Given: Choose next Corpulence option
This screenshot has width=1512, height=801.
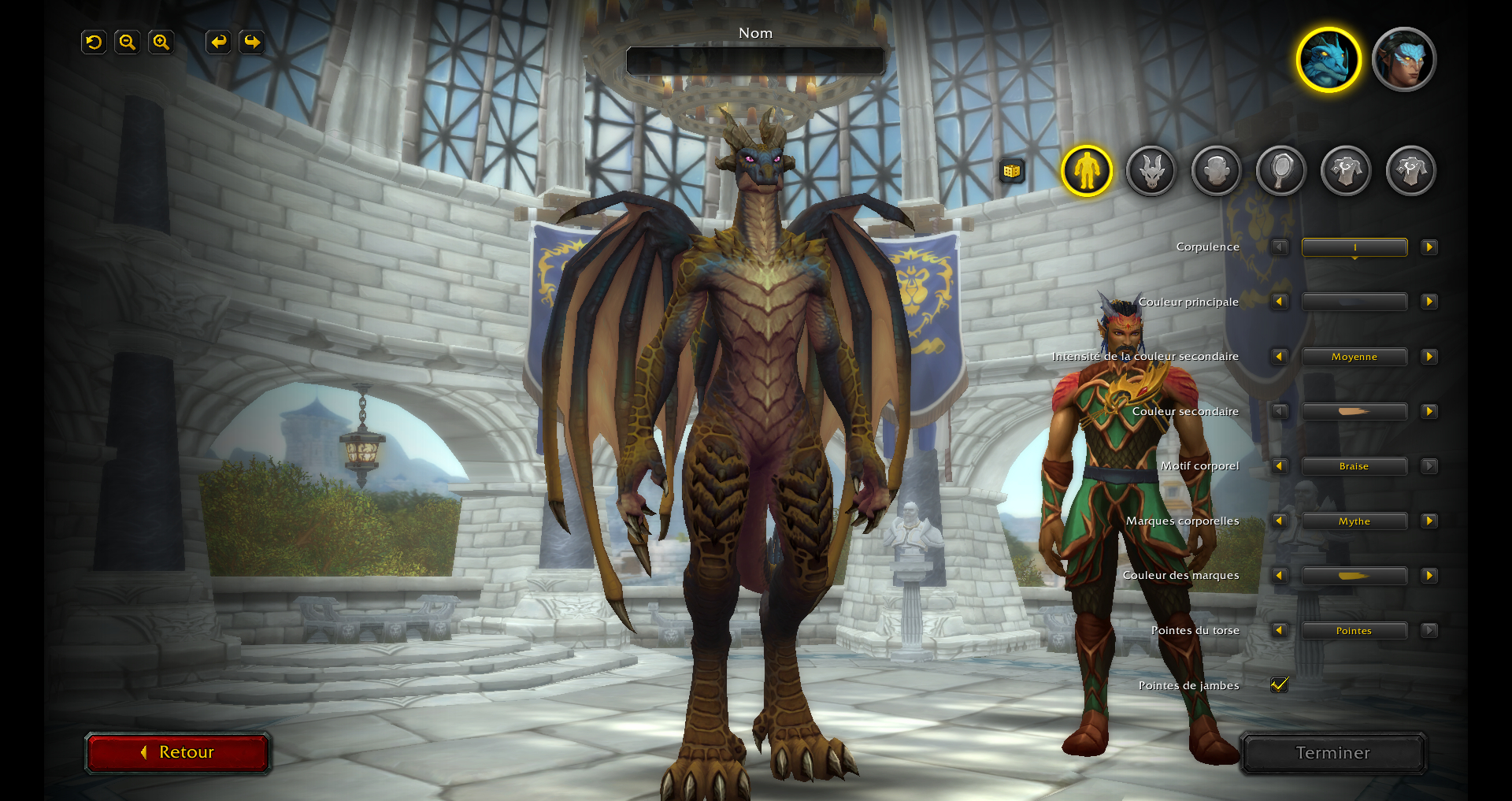Looking at the screenshot, I should [1429, 247].
